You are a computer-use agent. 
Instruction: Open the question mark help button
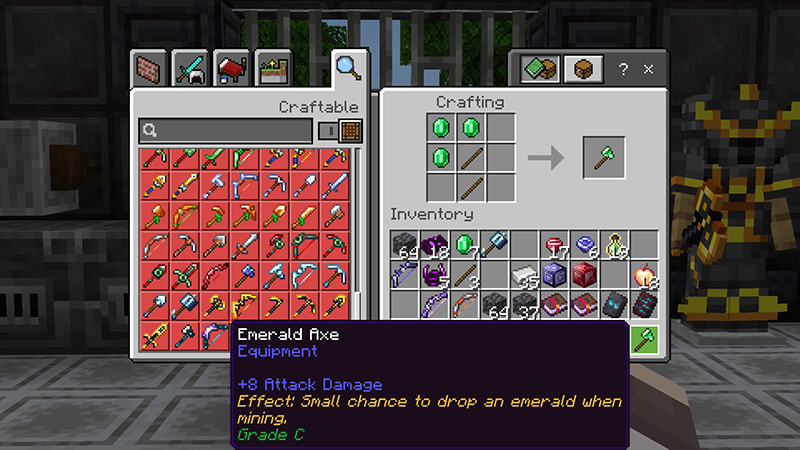pos(623,69)
